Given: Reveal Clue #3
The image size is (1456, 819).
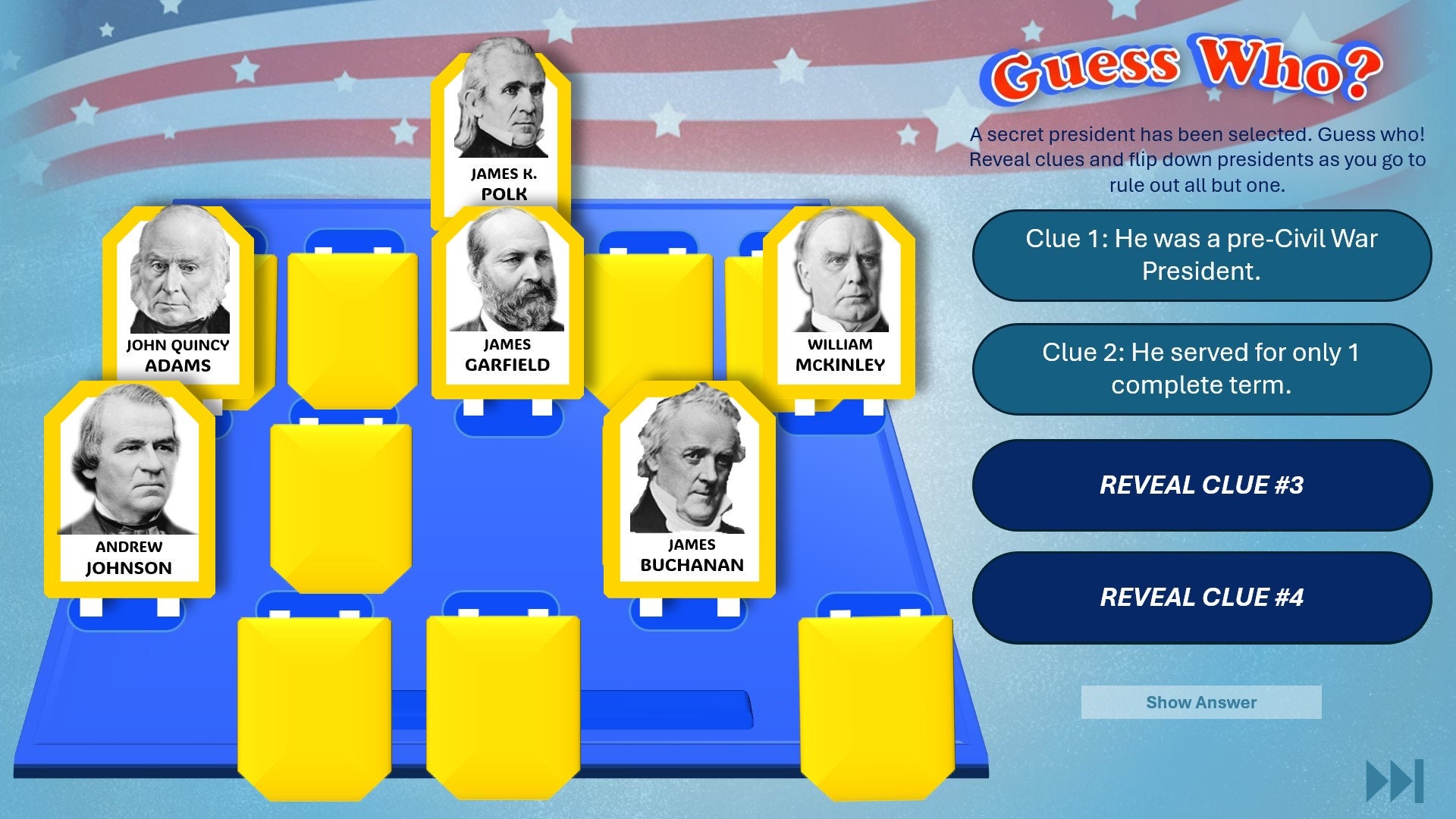Looking at the screenshot, I should click(1200, 485).
